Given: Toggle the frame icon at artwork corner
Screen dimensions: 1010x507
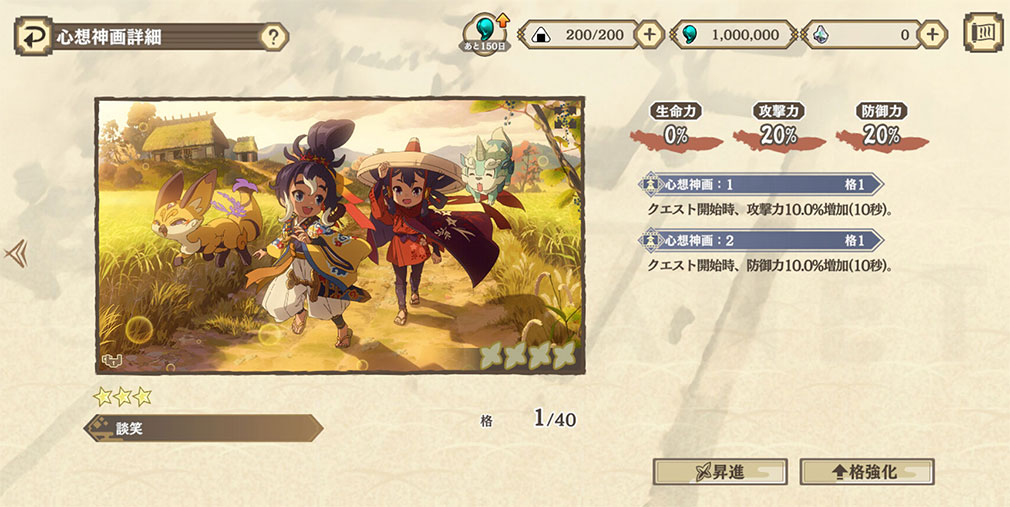Looking at the screenshot, I should pyautogui.click(x=111, y=361).
